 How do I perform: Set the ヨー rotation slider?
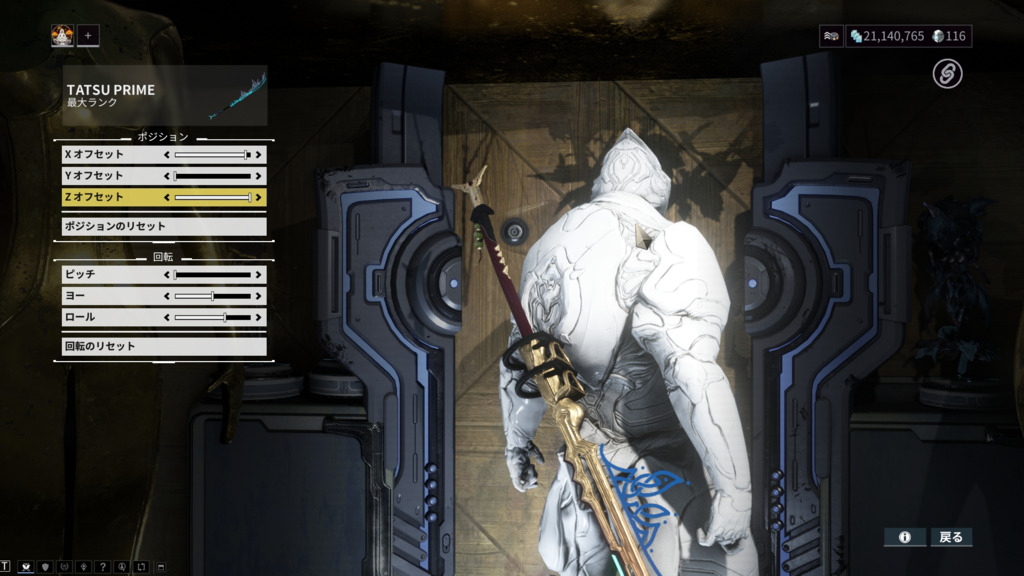pyautogui.click(x=213, y=296)
